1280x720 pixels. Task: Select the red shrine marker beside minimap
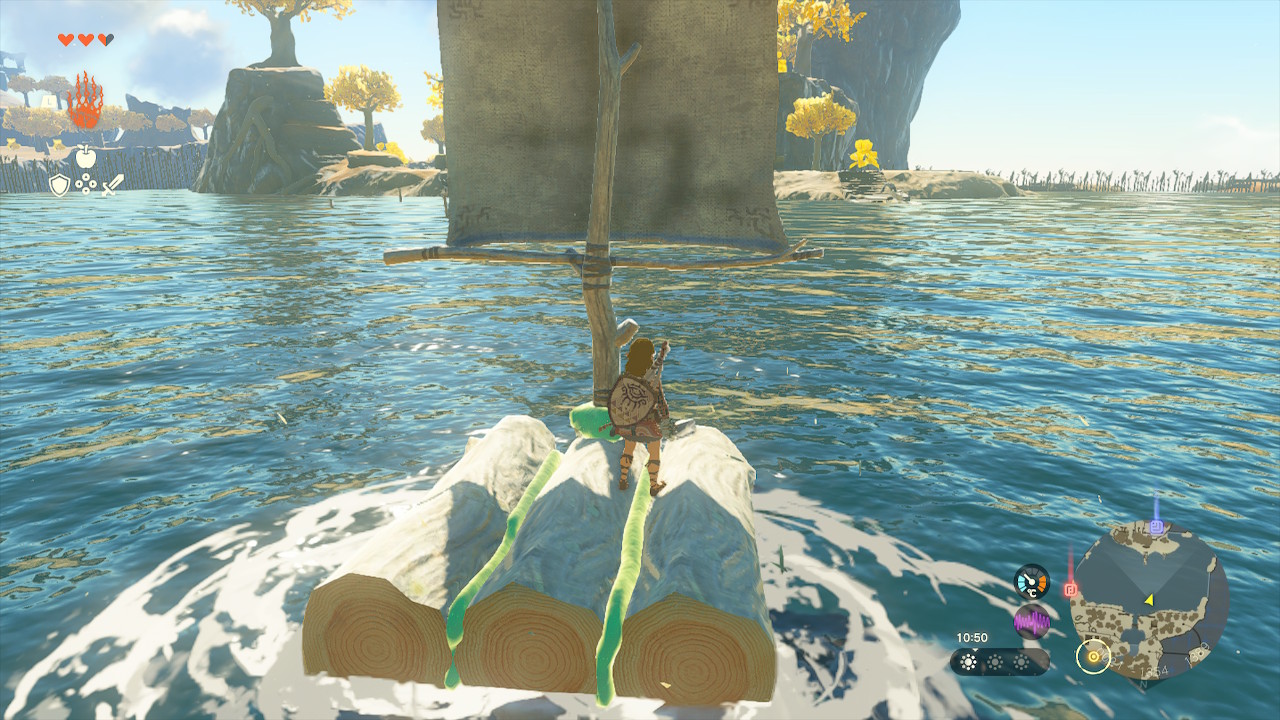(1070, 589)
